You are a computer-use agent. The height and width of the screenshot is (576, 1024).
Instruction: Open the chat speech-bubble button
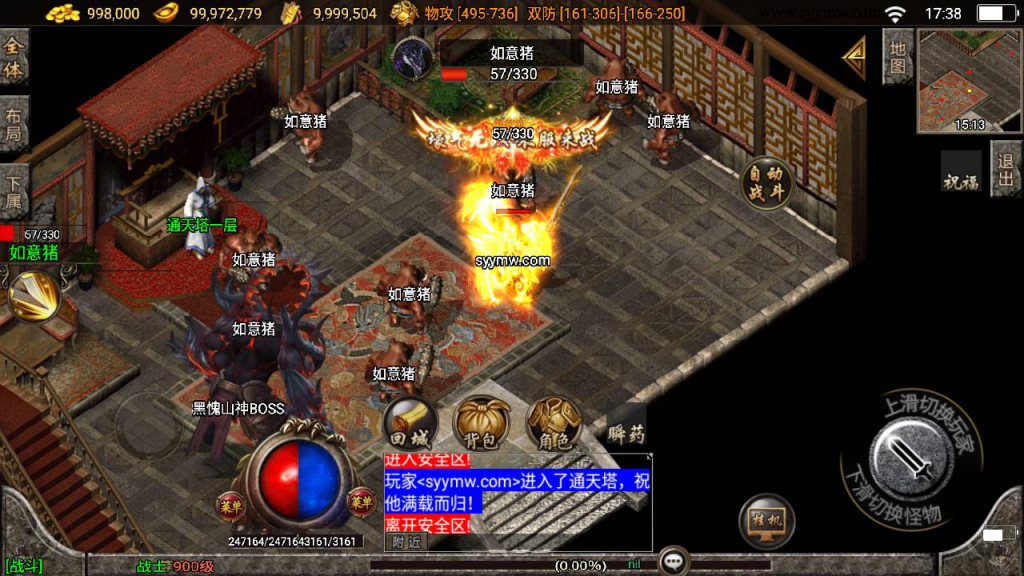click(674, 562)
